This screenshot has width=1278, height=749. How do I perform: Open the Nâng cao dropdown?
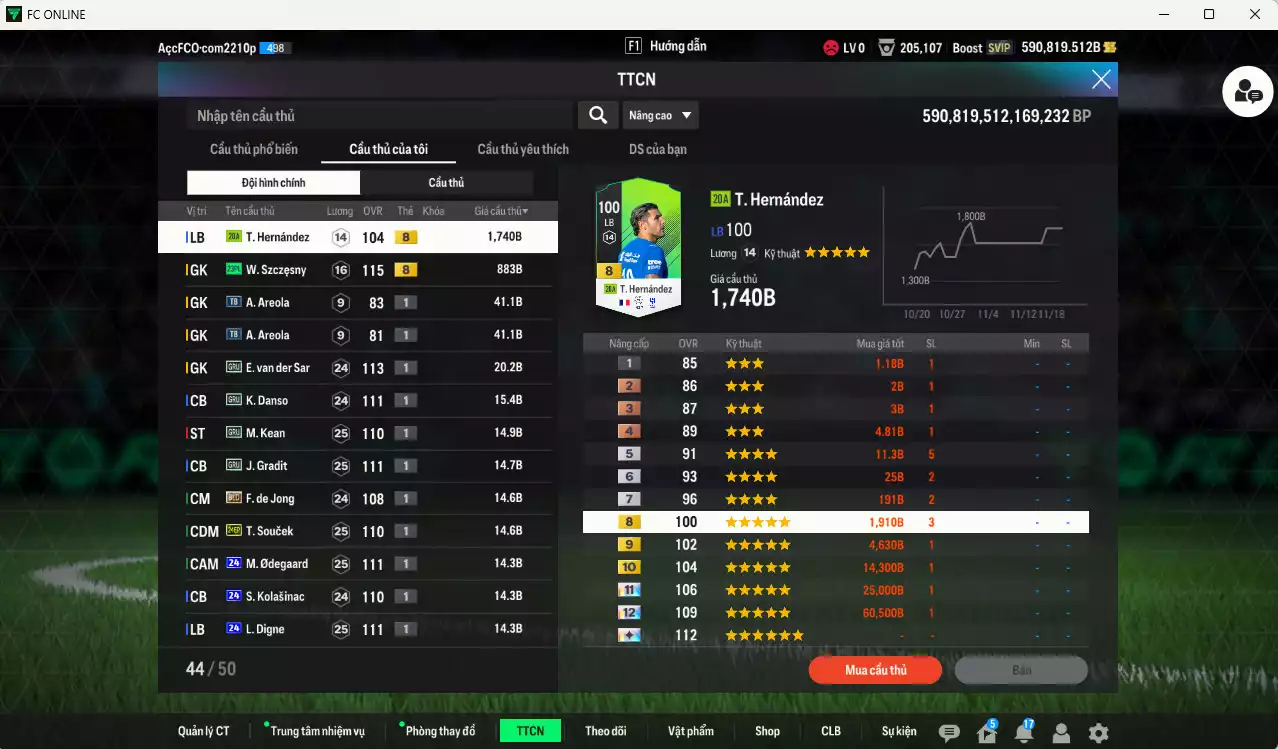(x=660, y=116)
